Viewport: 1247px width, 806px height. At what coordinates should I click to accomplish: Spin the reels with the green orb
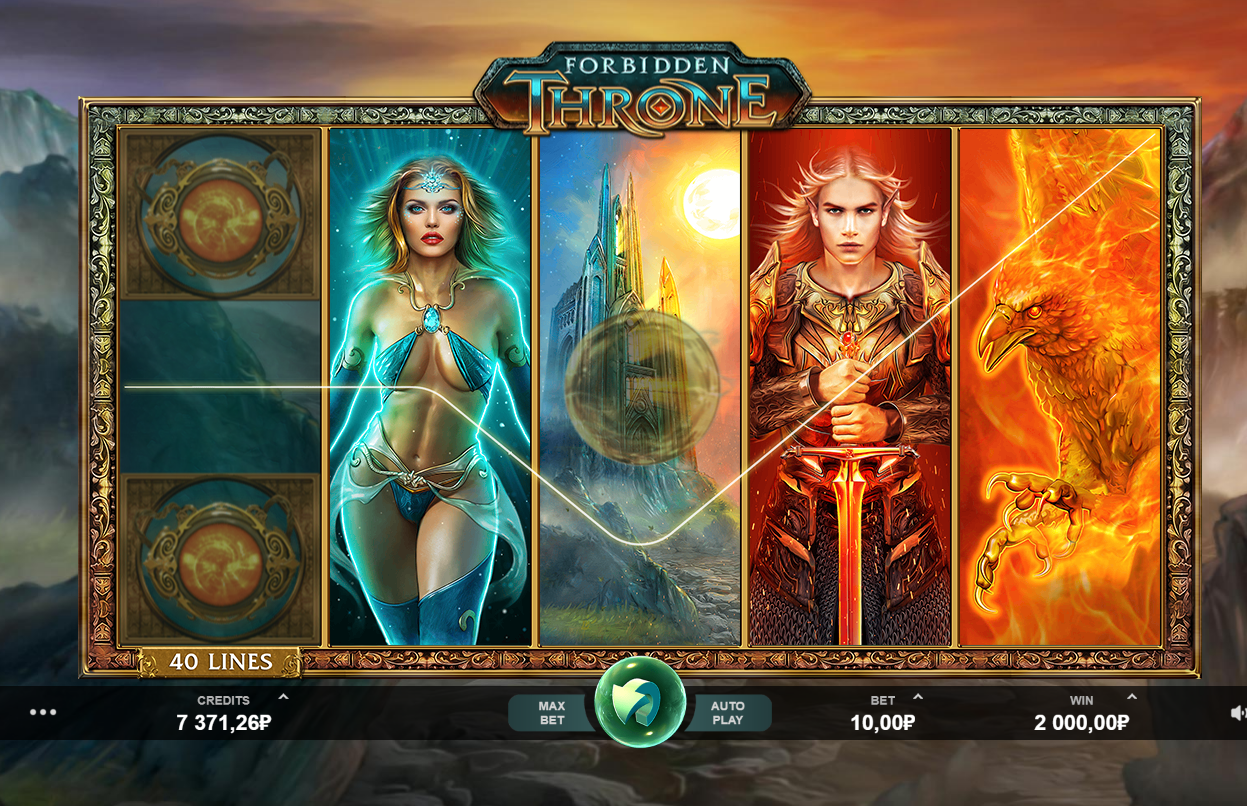click(640, 702)
